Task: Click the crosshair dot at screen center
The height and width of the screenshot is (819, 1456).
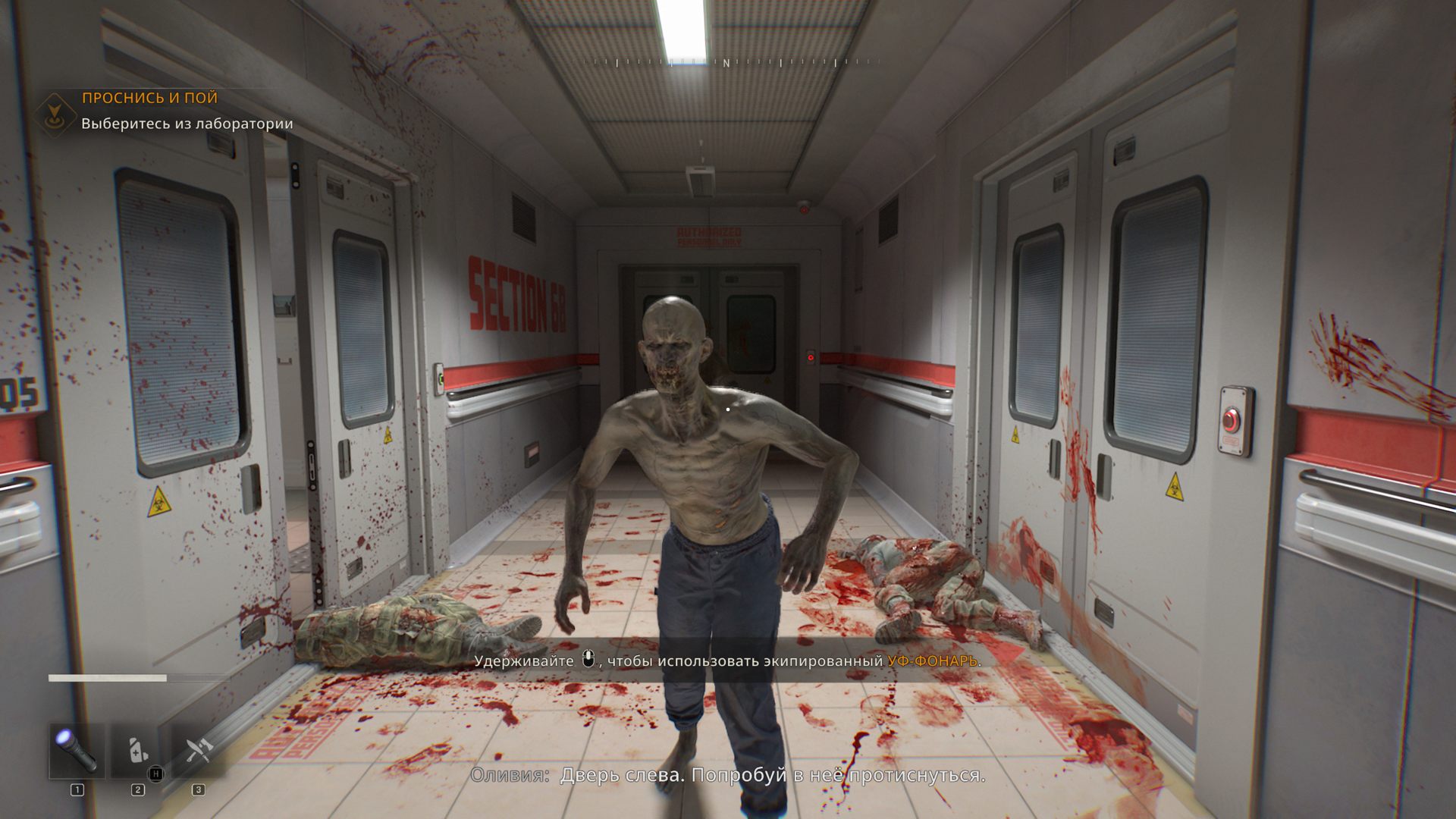Action: (728, 409)
